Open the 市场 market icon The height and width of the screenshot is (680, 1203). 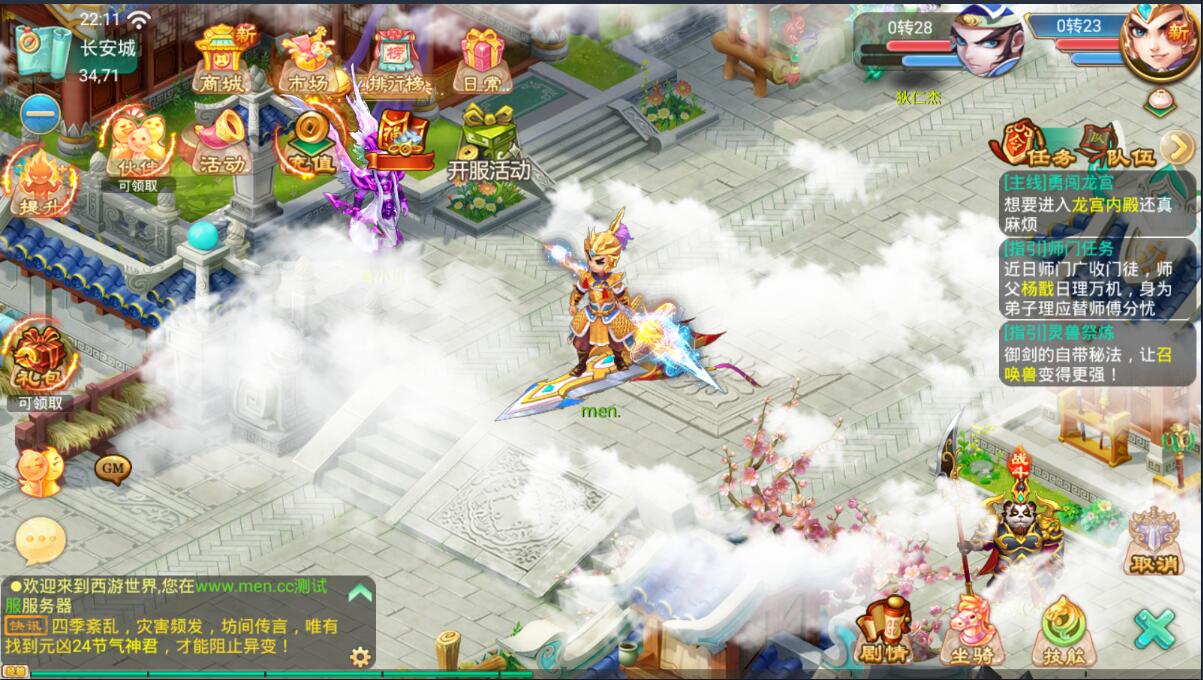pos(306,60)
